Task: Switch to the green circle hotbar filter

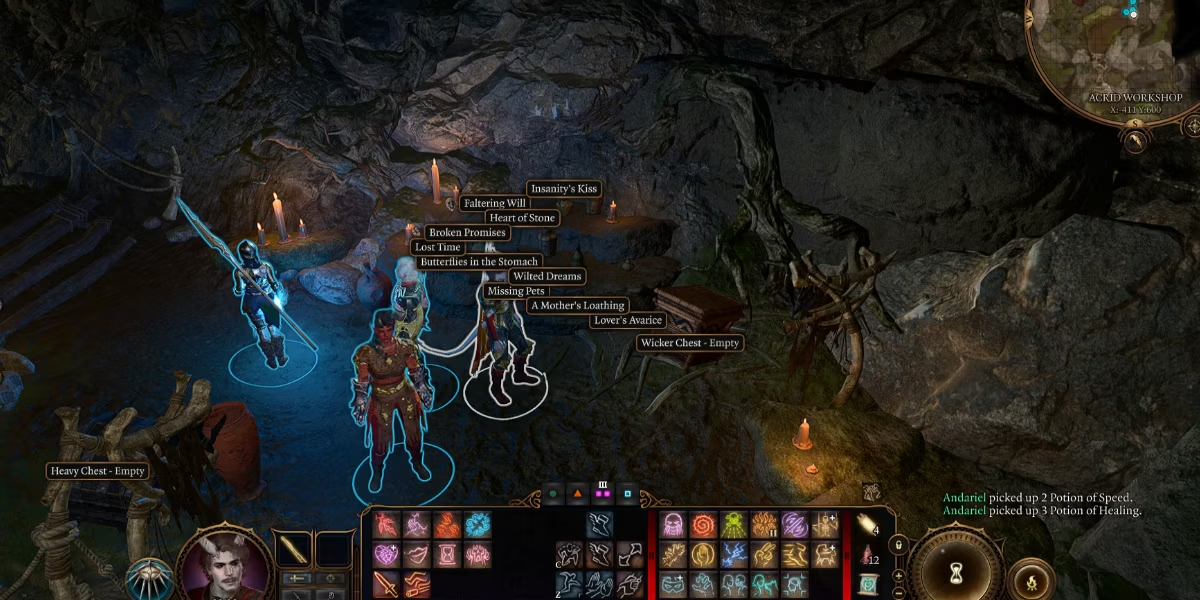Action: (552, 494)
